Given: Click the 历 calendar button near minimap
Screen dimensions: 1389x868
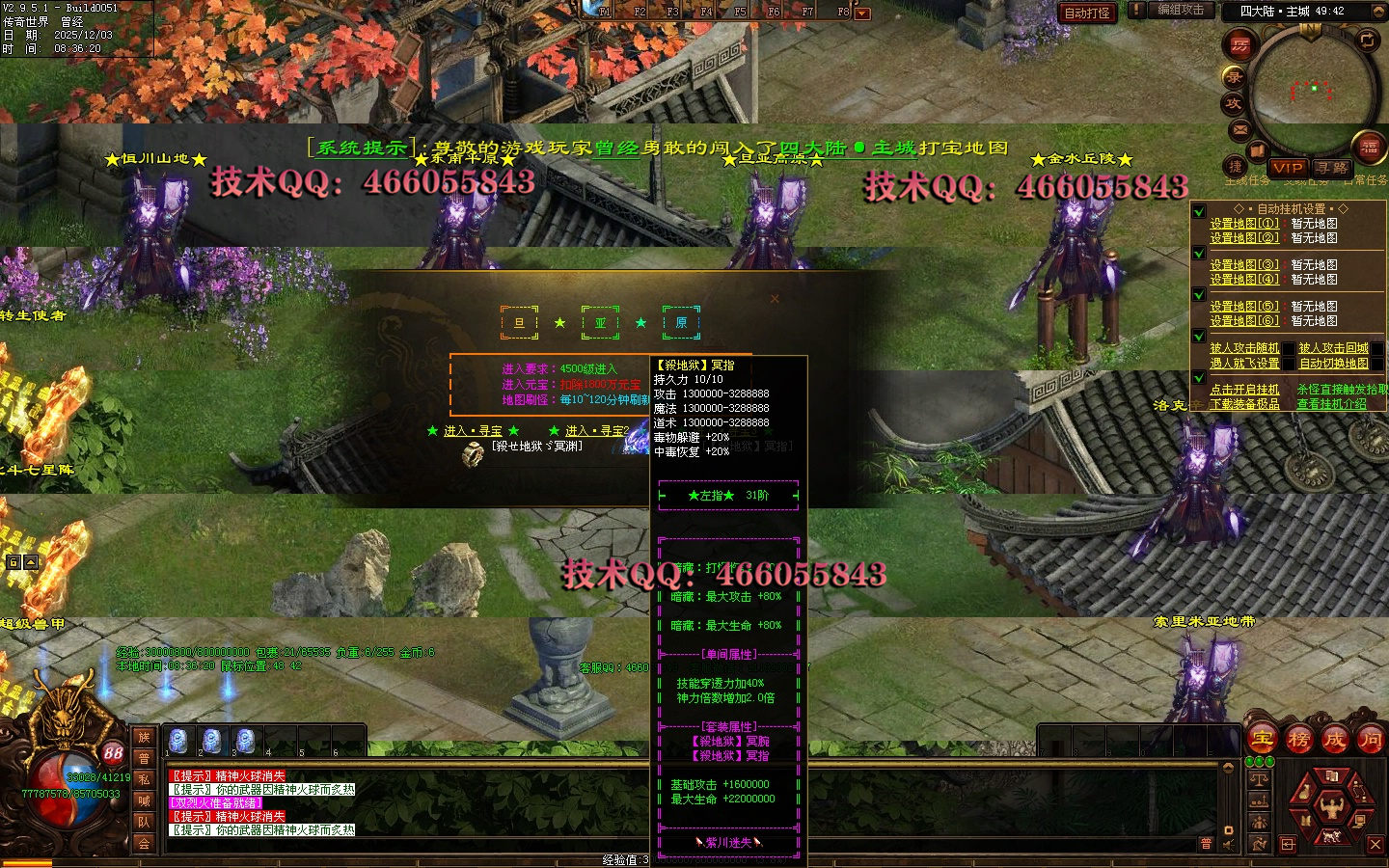Looking at the screenshot, I should coord(1239,44).
